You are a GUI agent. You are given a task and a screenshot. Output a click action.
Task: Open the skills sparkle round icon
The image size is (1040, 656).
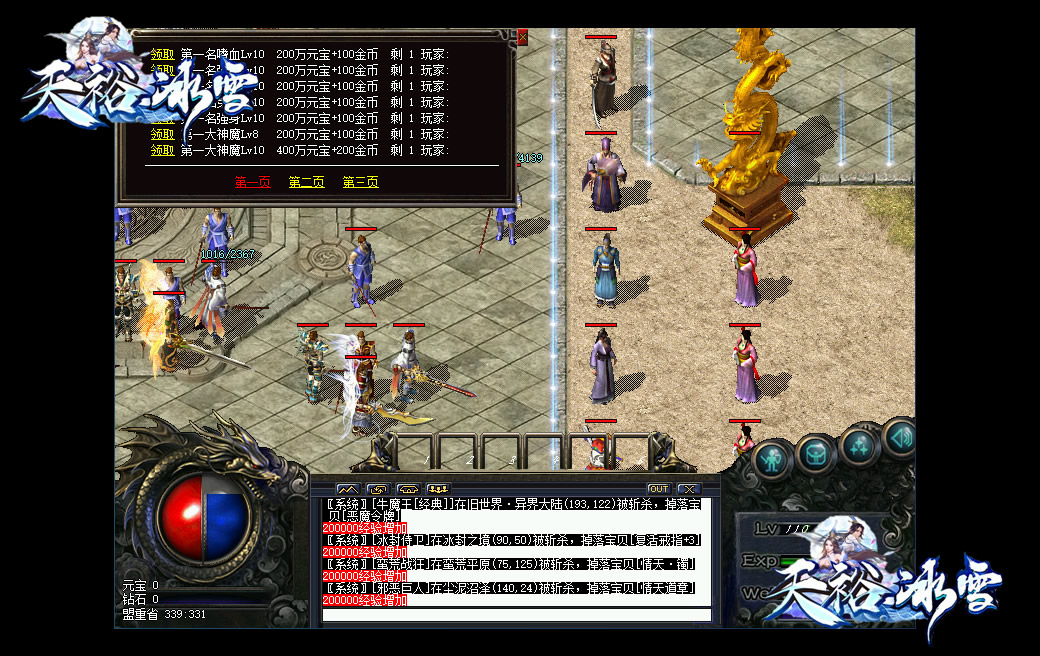pyautogui.click(x=860, y=446)
